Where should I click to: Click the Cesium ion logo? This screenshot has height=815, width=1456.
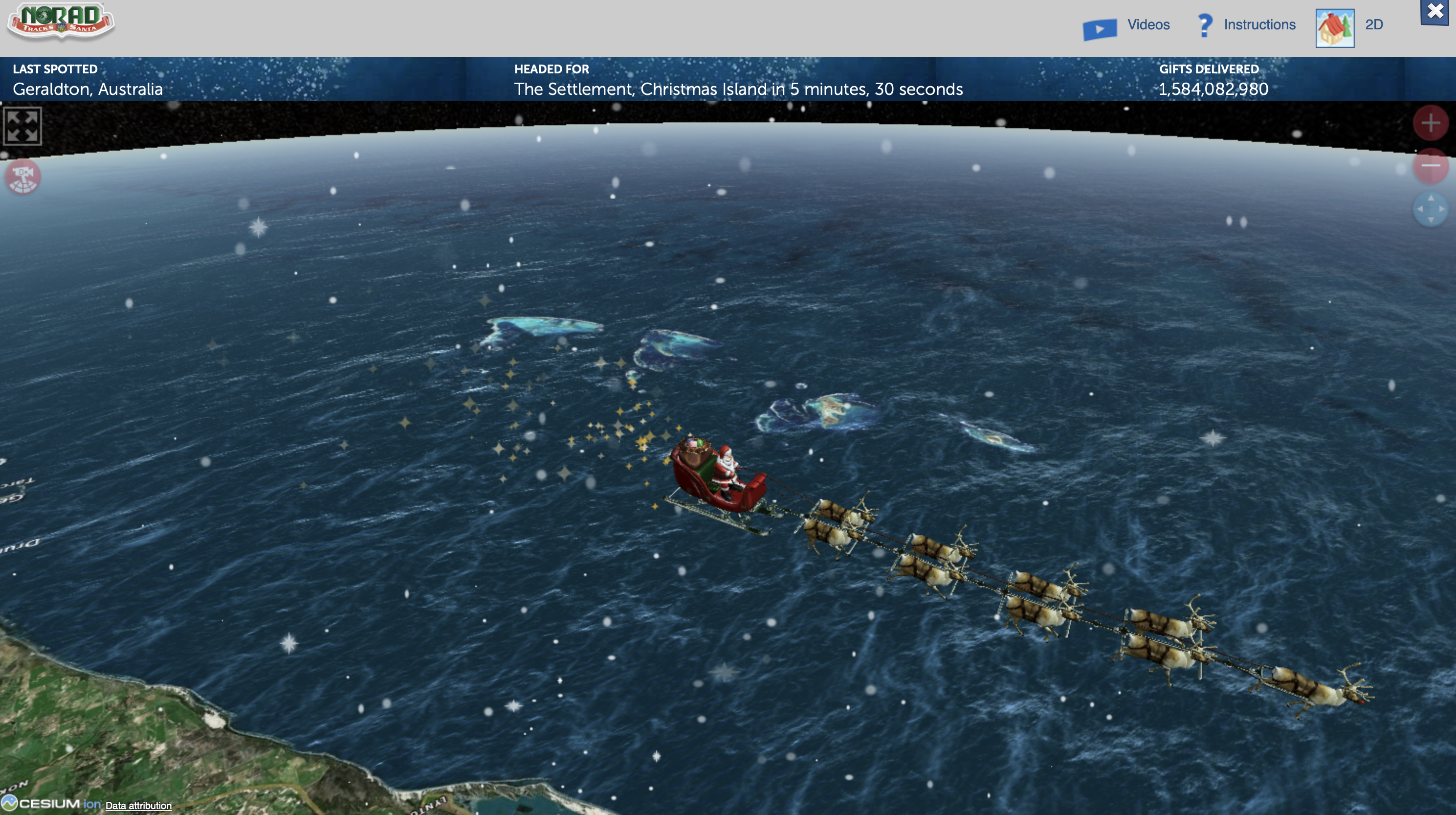point(51,804)
